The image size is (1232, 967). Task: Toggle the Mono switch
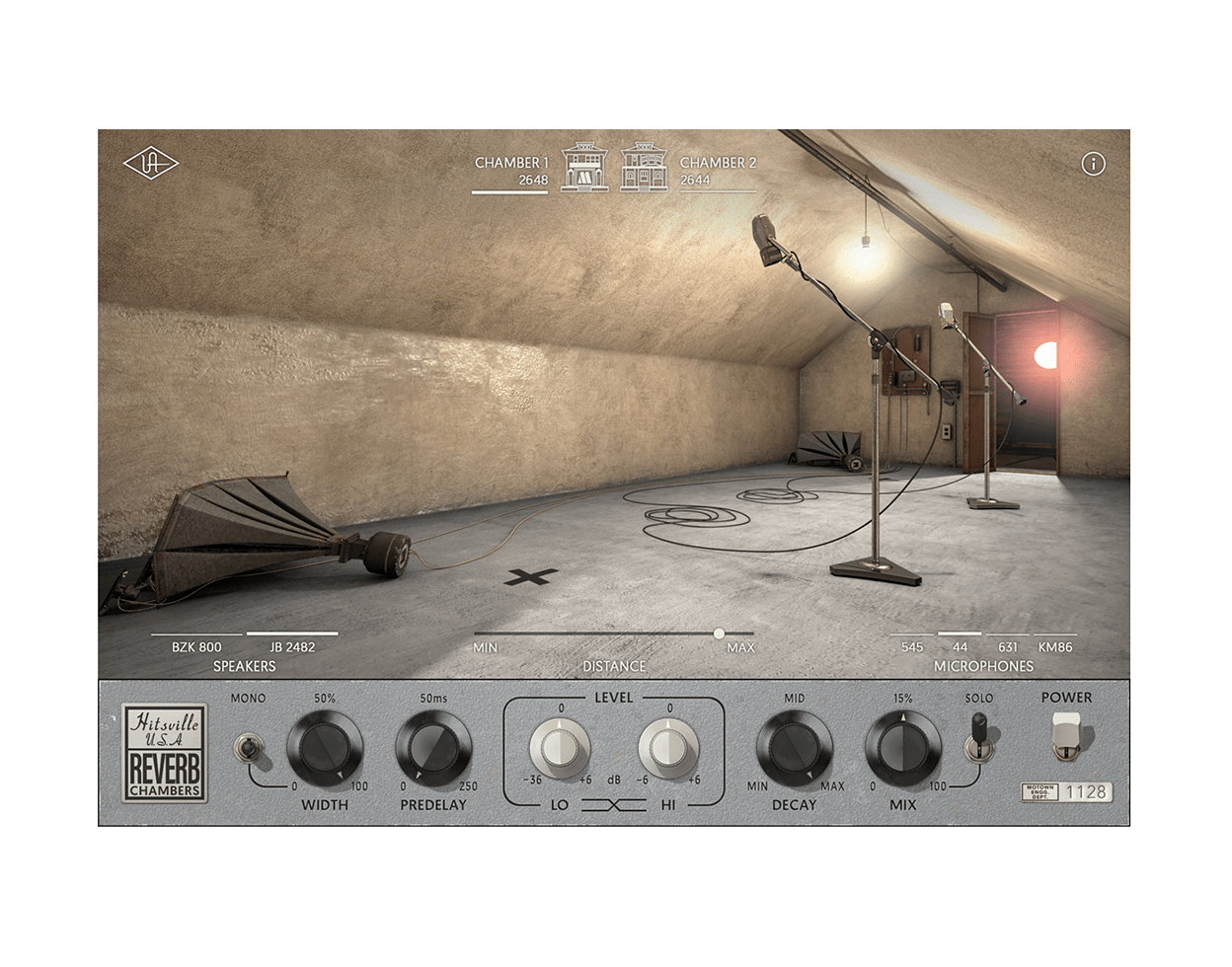(x=247, y=749)
